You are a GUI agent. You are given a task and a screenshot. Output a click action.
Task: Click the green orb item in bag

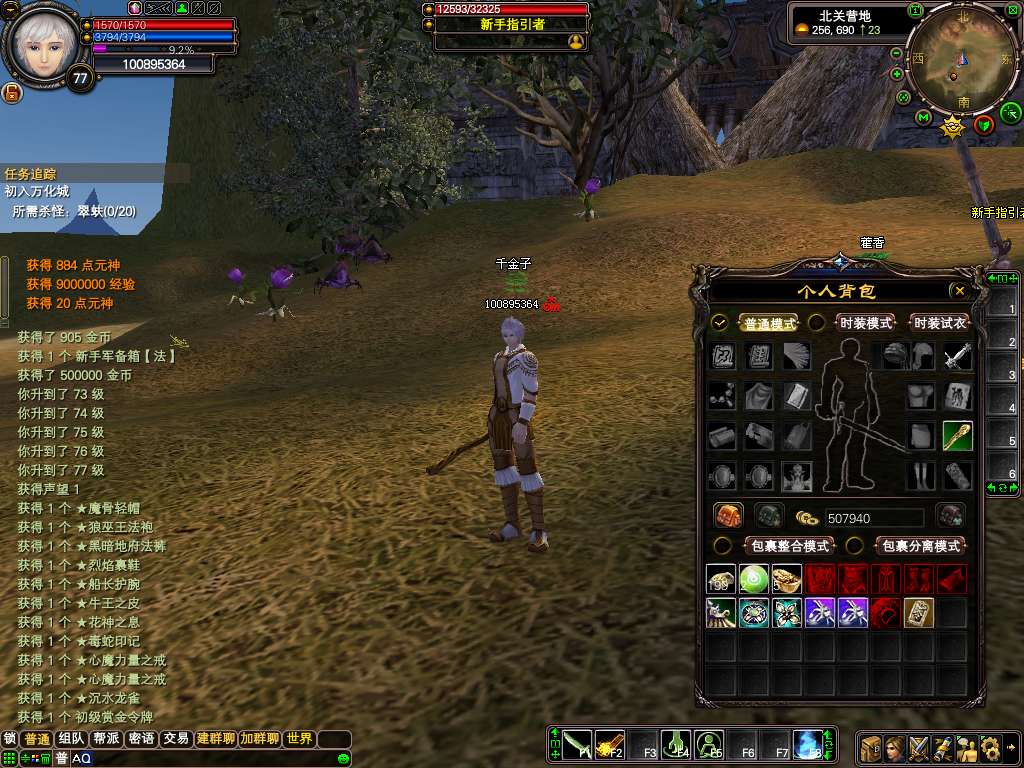(x=754, y=578)
